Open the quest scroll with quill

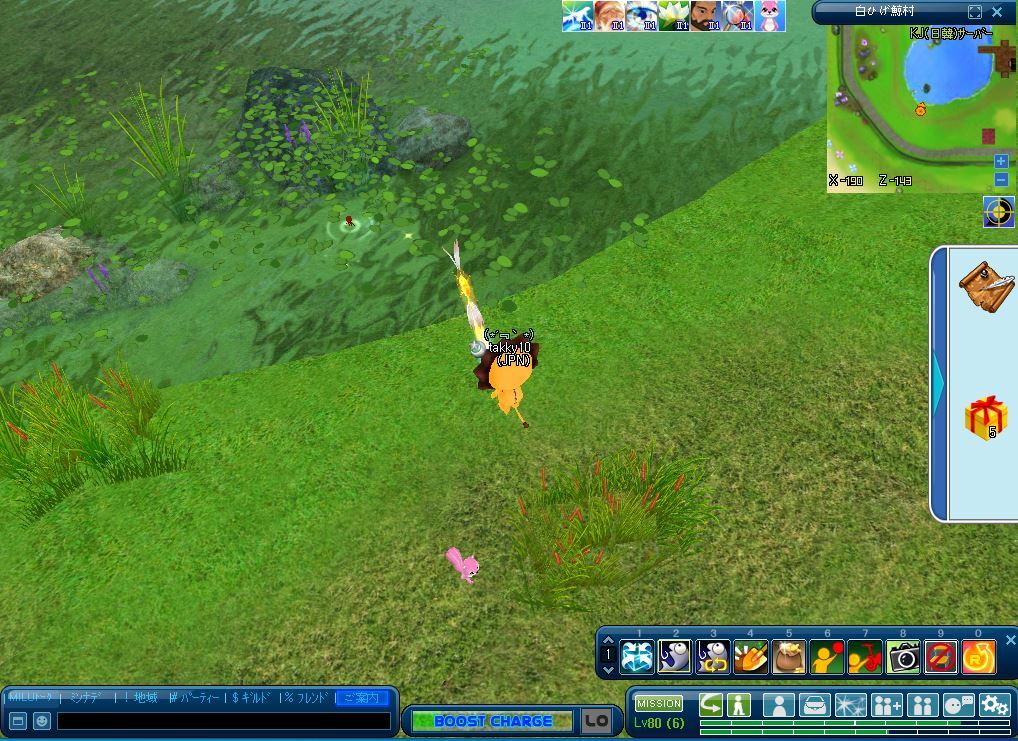[984, 287]
